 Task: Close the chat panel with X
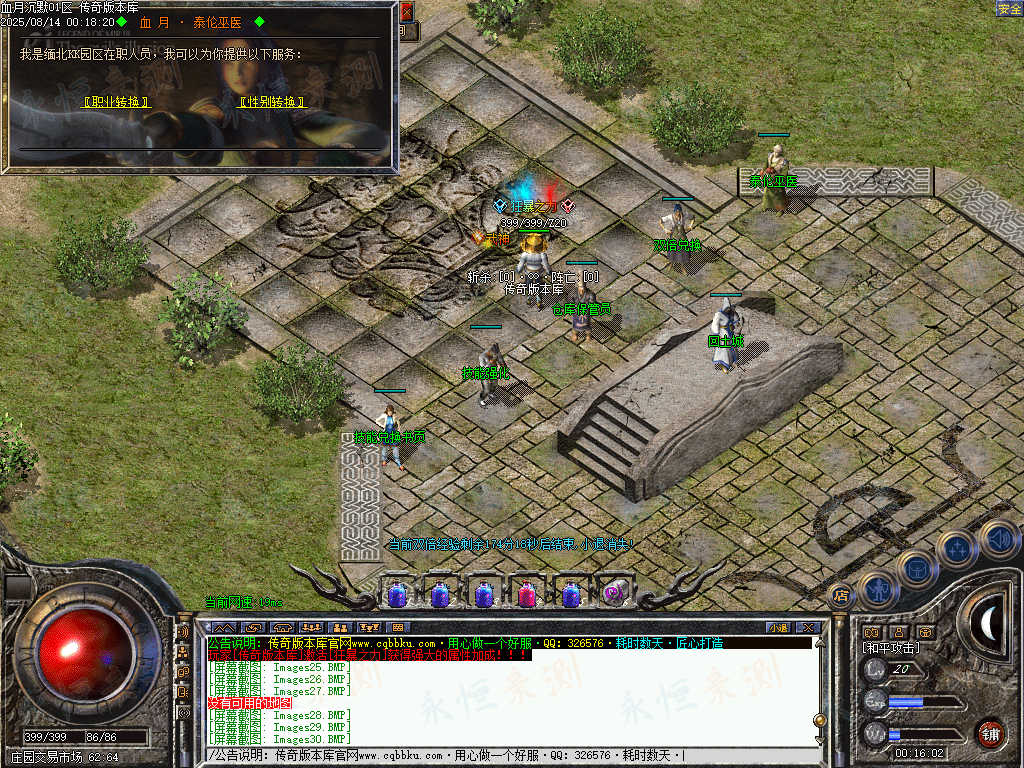coord(808,627)
